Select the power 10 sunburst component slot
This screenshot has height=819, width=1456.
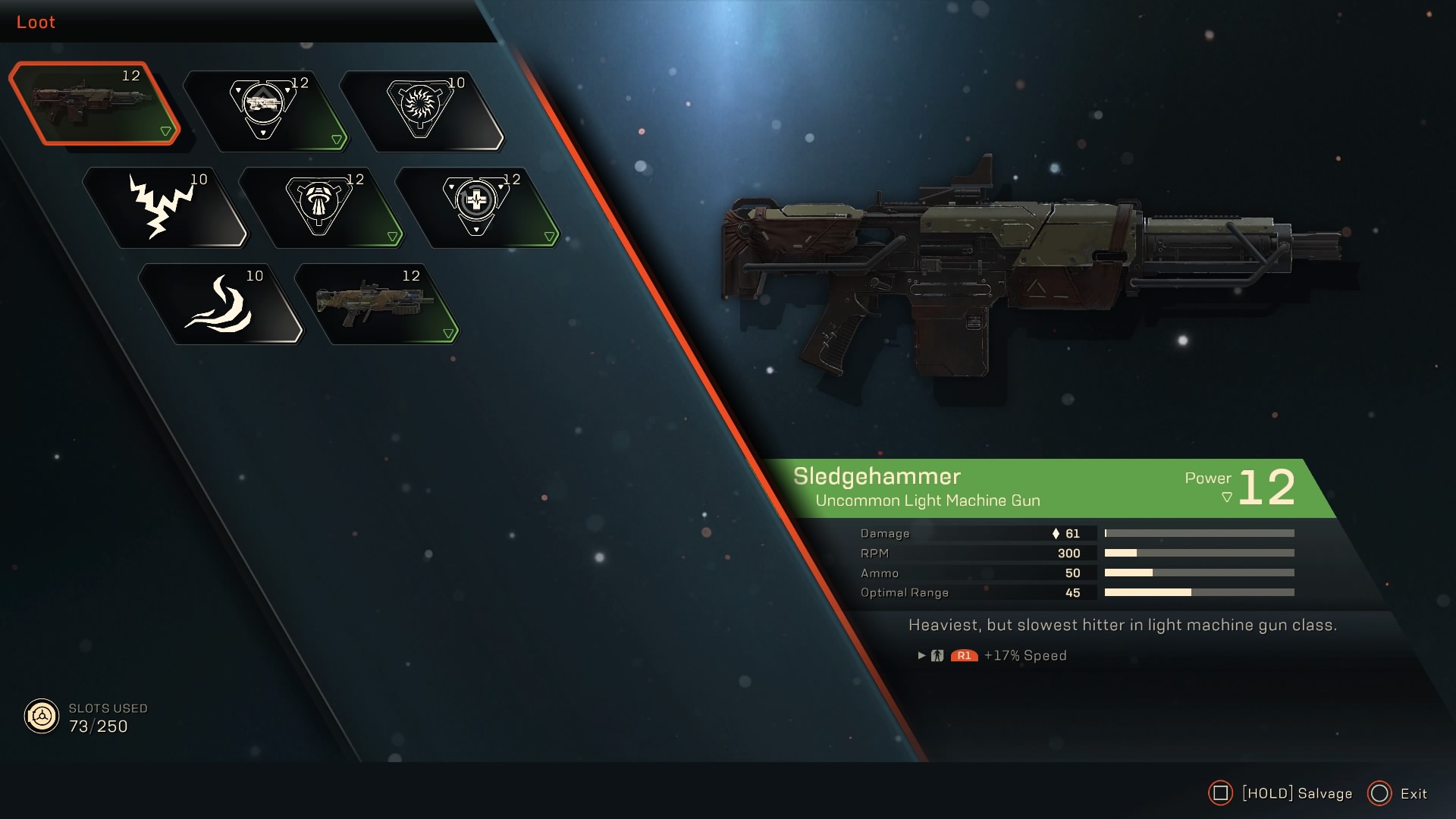pyautogui.click(x=420, y=110)
